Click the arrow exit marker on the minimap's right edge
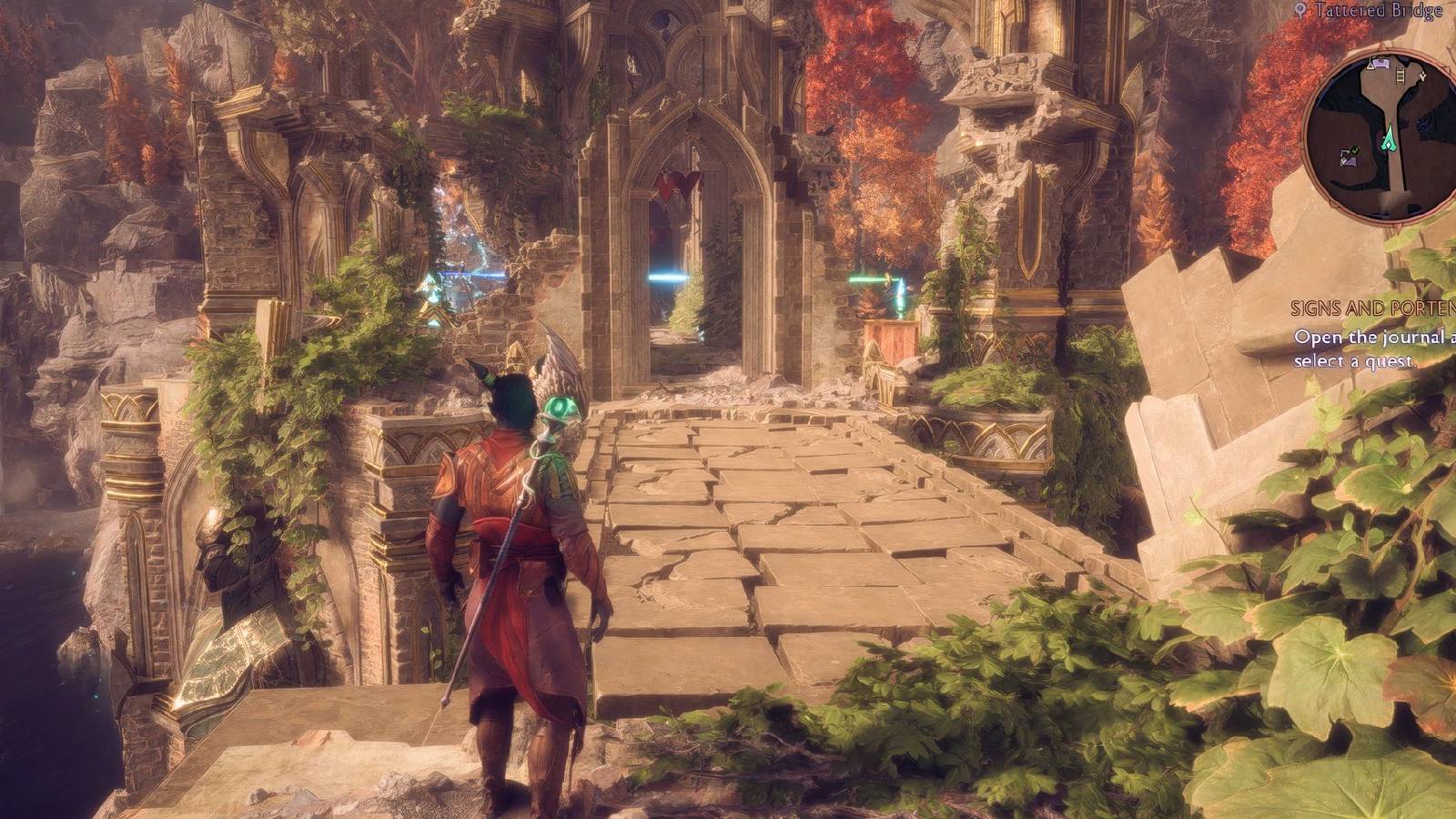1456x819 pixels. pos(1421,76)
